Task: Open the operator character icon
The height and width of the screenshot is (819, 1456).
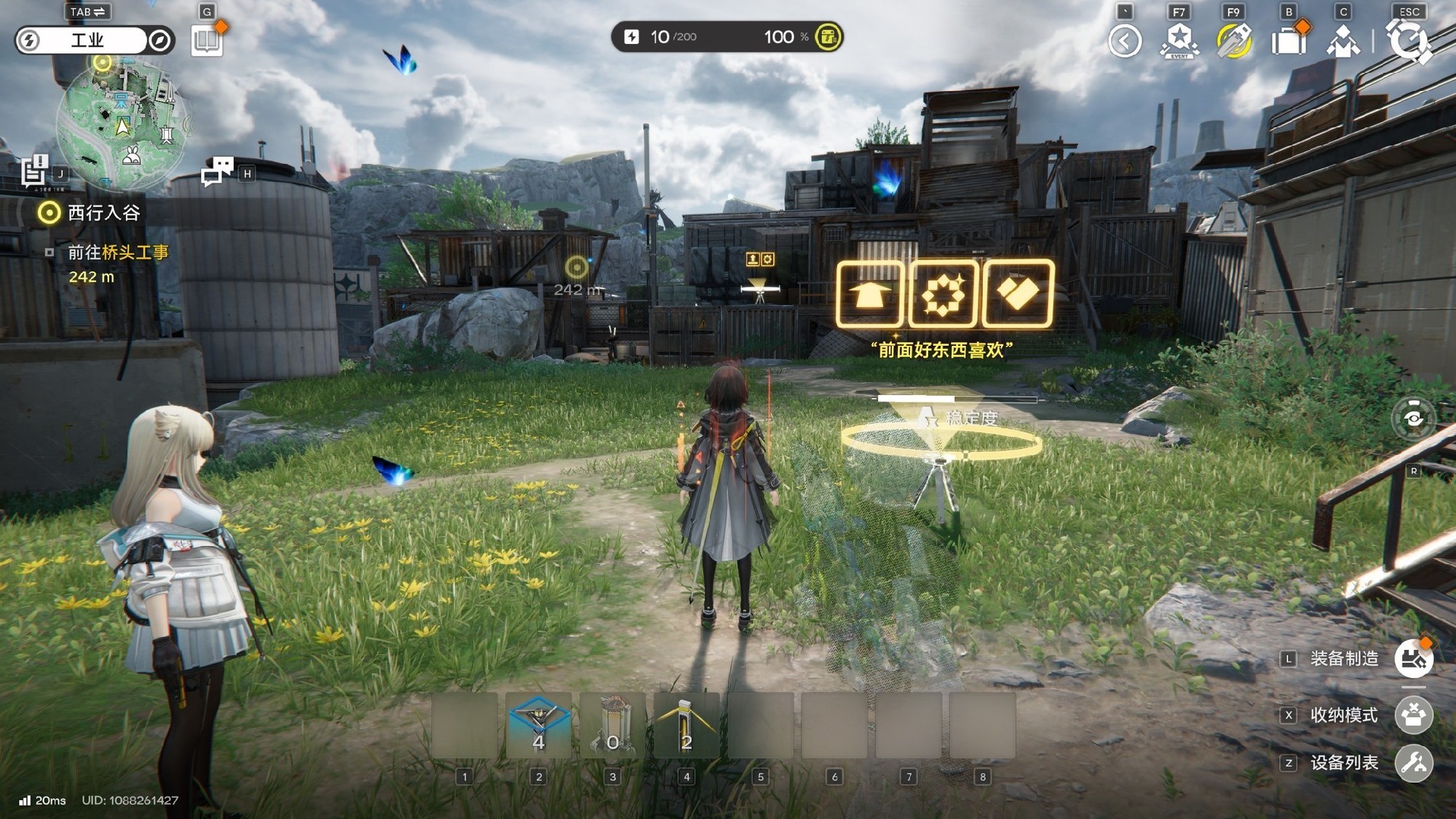Action: (x=1343, y=41)
